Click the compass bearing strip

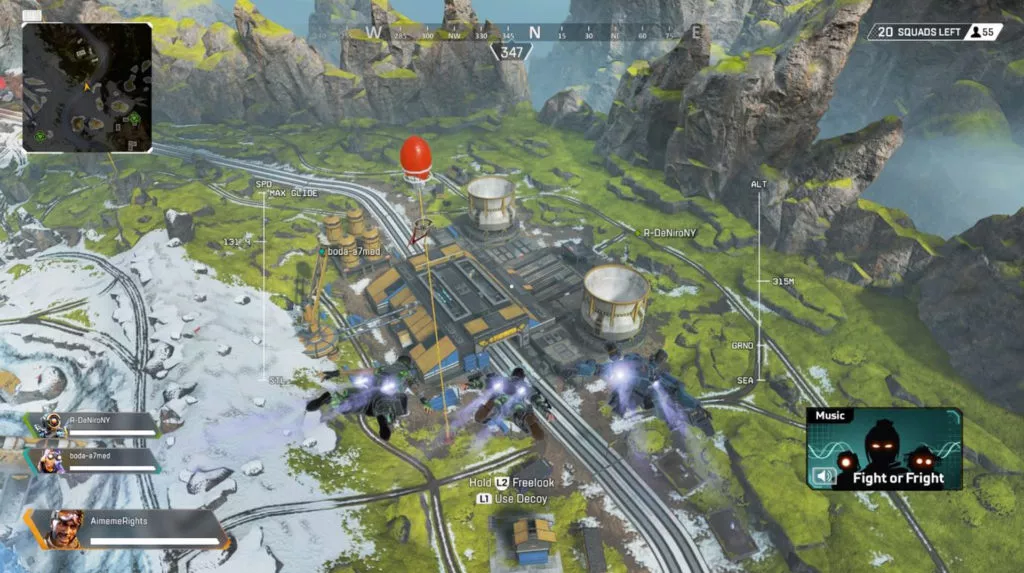[x=534, y=33]
